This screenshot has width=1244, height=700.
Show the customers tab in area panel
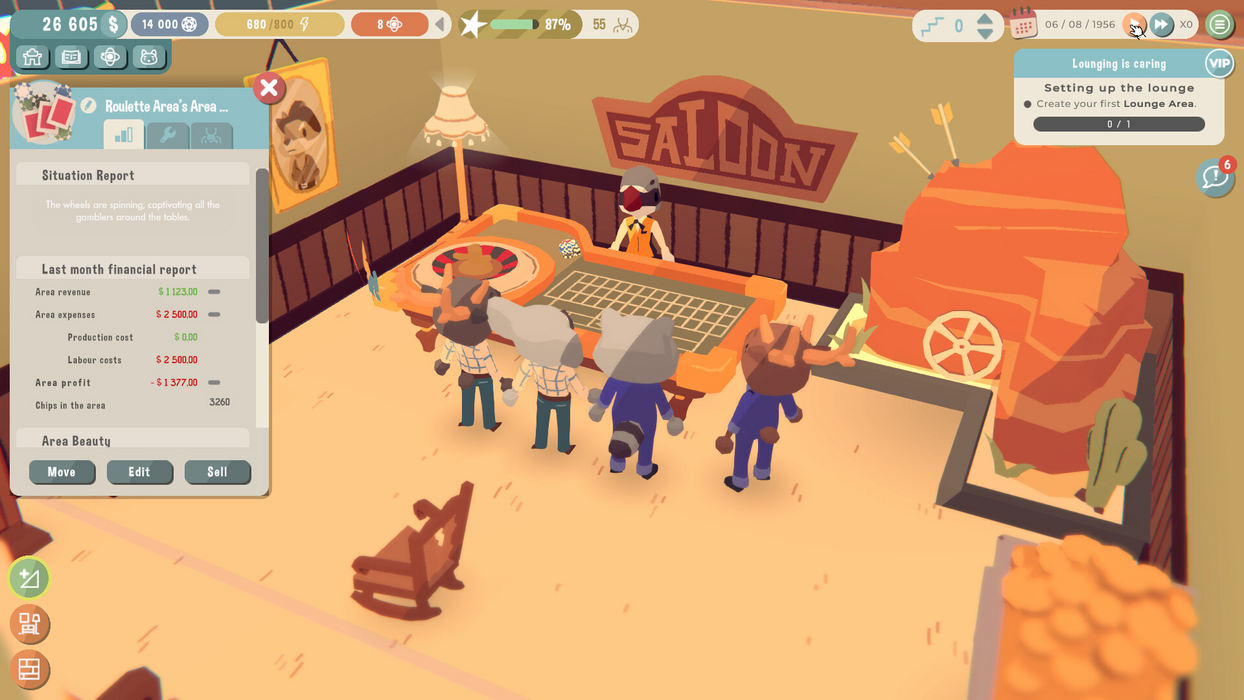(x=211, y=135)
